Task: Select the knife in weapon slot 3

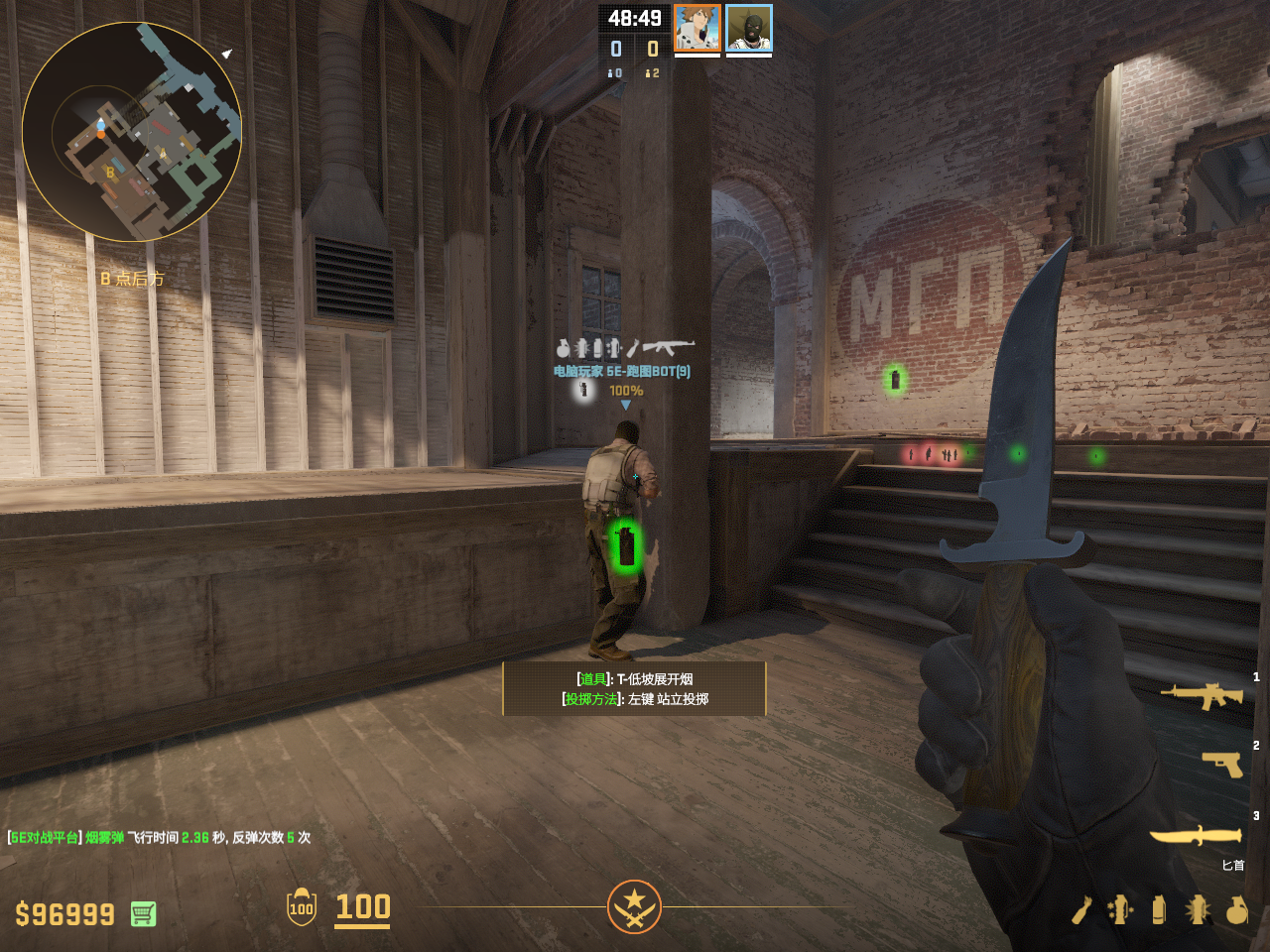Action: (x=1196, y=835)
